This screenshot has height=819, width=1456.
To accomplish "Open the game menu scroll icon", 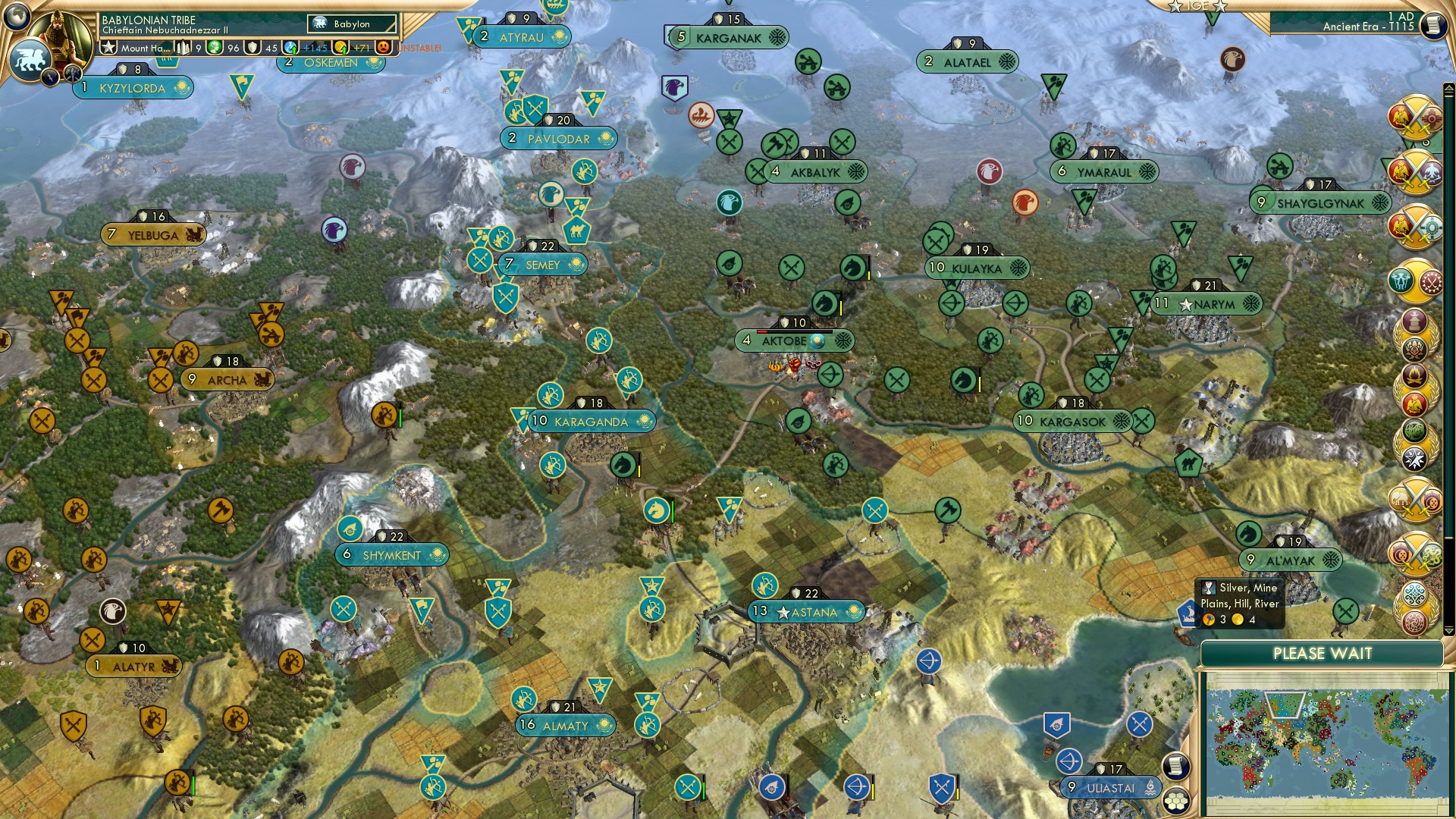I will click(1432, 24).
